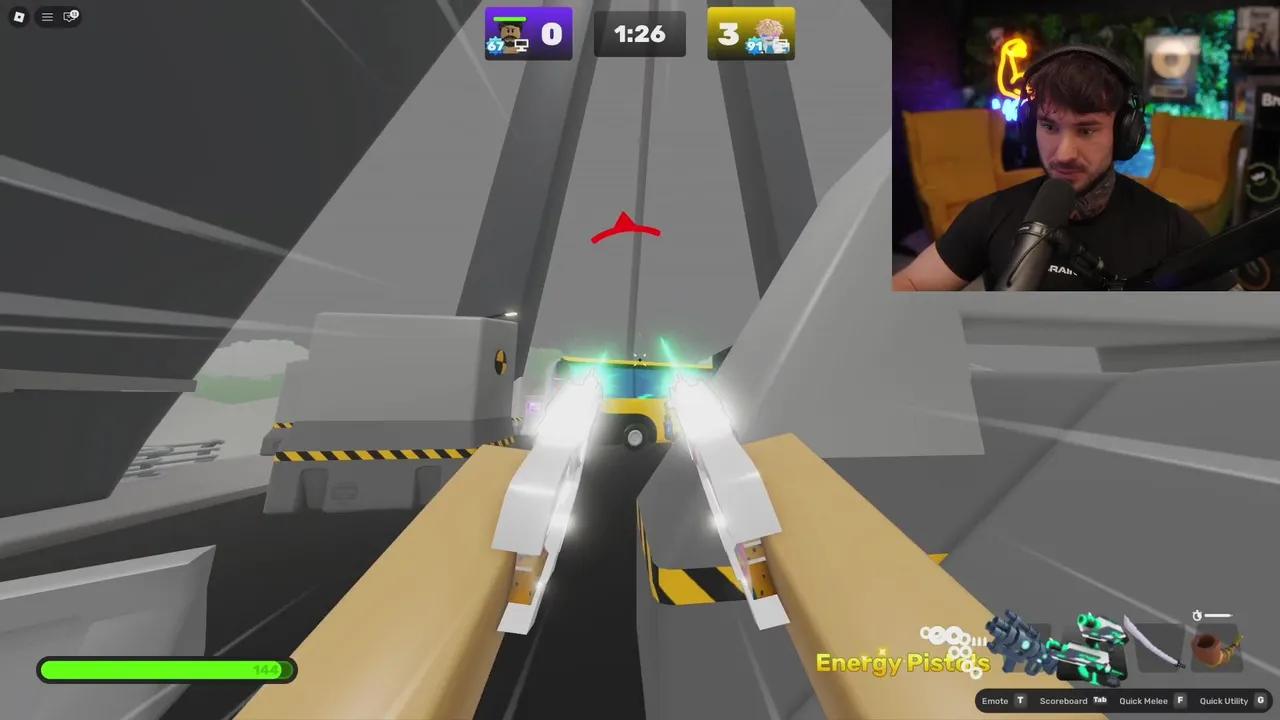Open the hamburger menu at top-left

46,16
